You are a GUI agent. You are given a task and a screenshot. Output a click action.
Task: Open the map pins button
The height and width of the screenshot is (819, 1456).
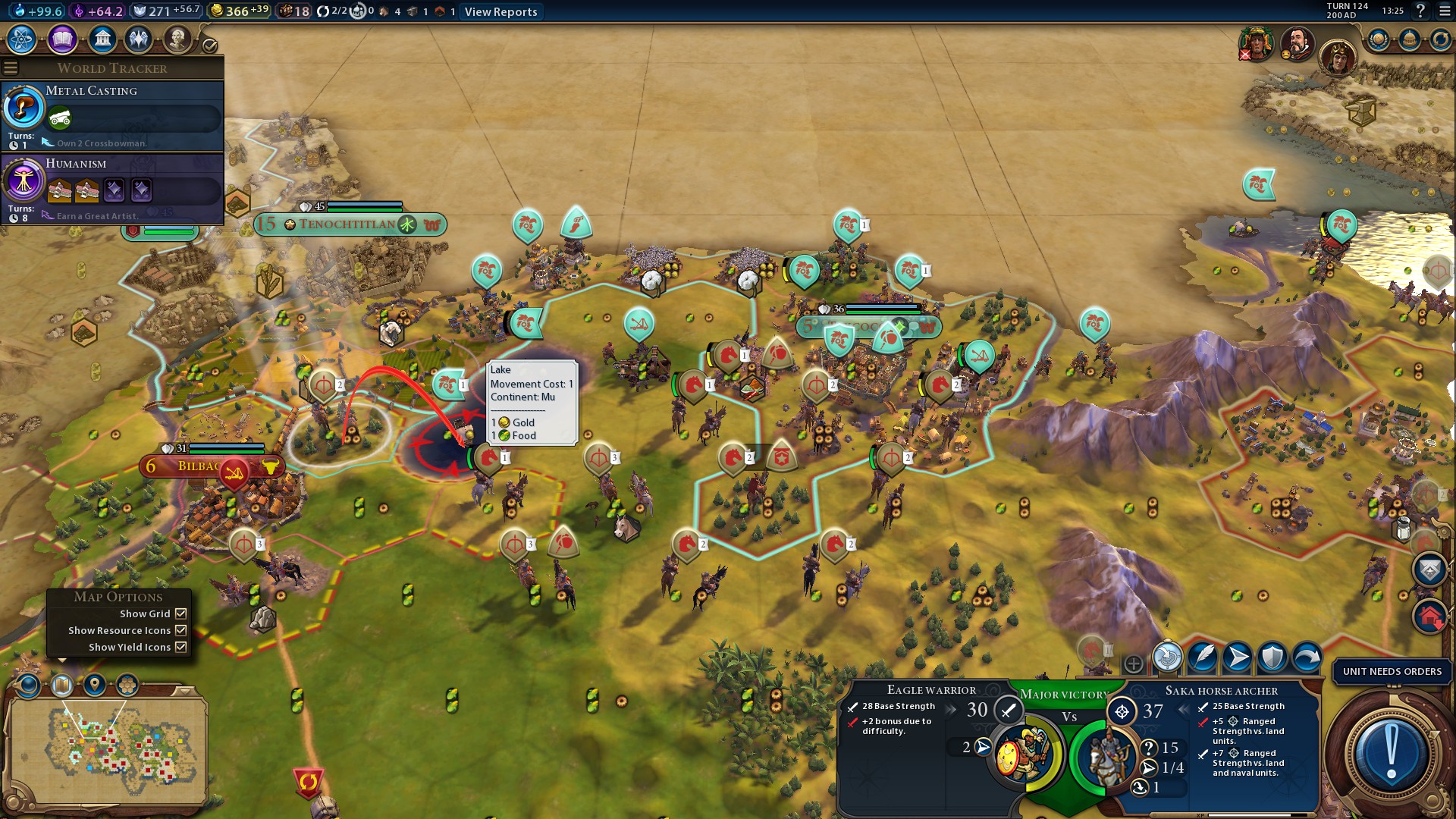(95, 685)
